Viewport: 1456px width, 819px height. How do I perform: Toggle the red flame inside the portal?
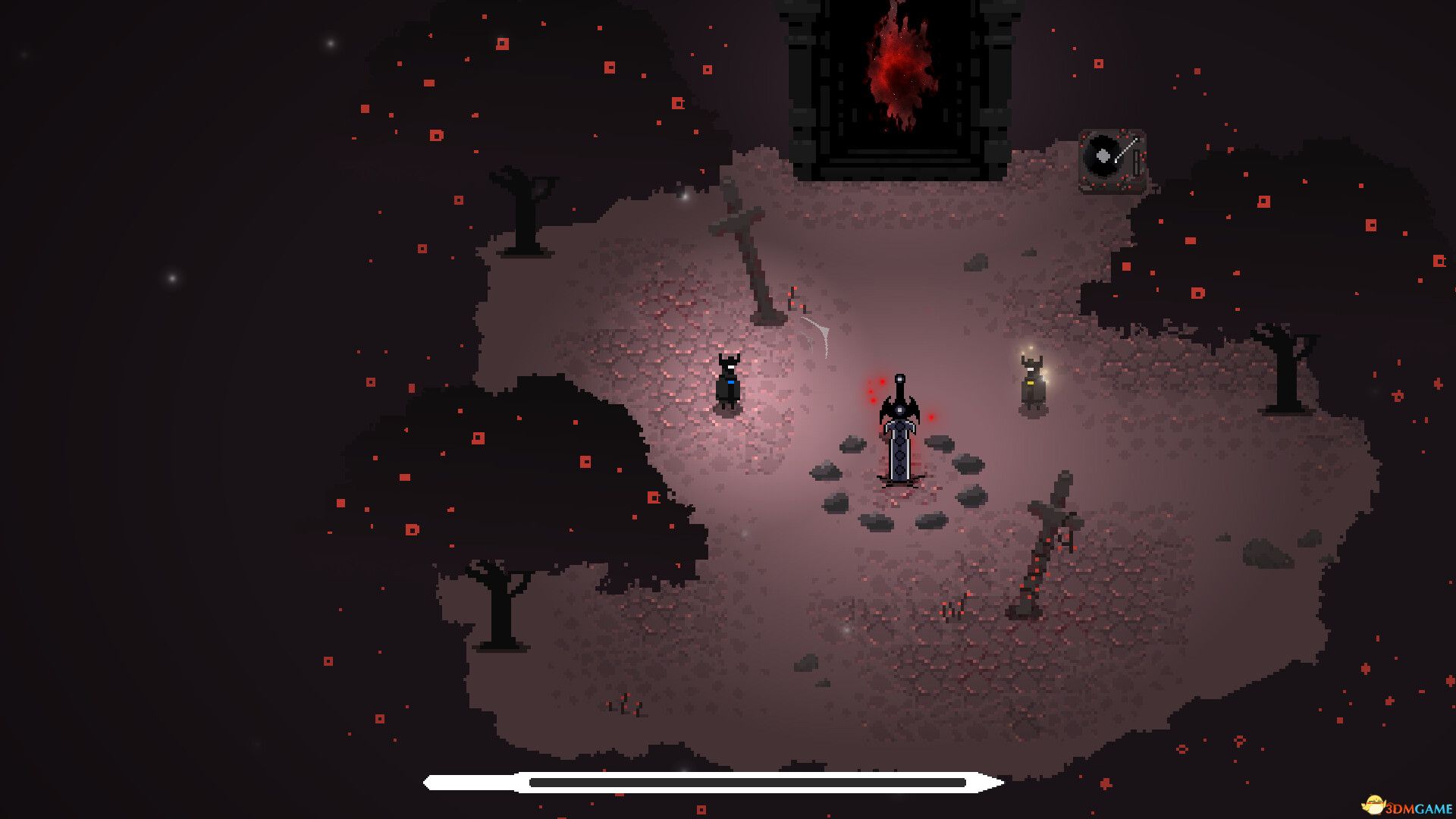pyautogui.click(x=899, y=64)
